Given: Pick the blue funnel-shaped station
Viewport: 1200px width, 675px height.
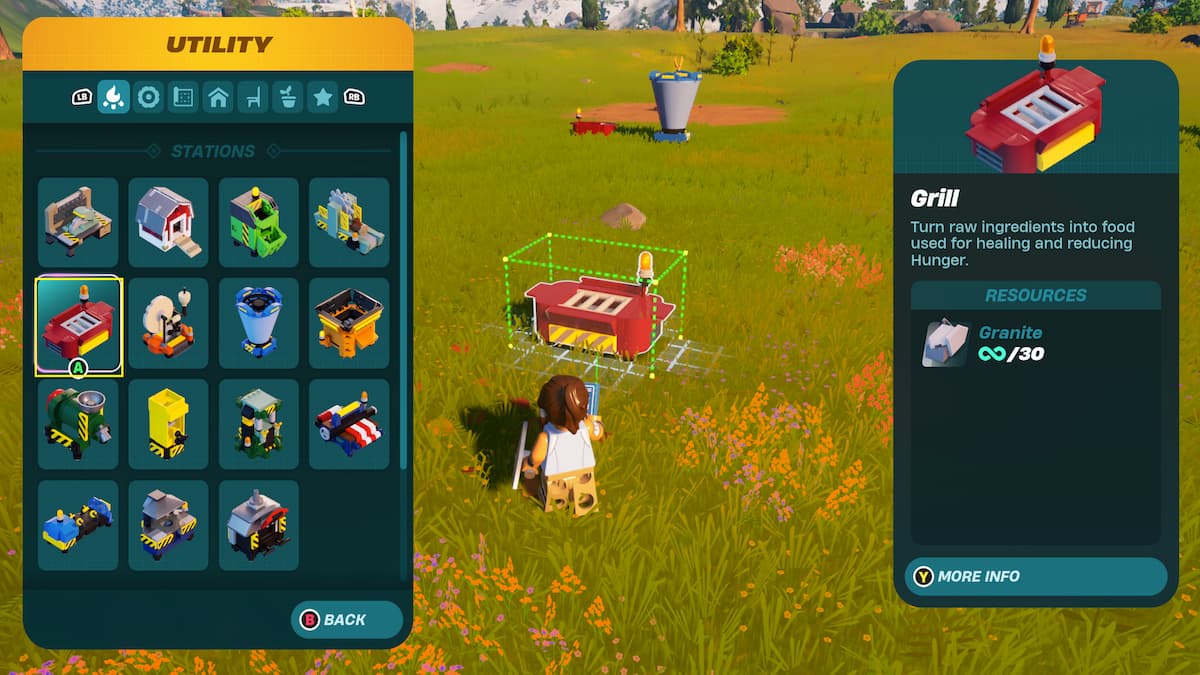Looking at the screenshot, I should pos(258,323).
